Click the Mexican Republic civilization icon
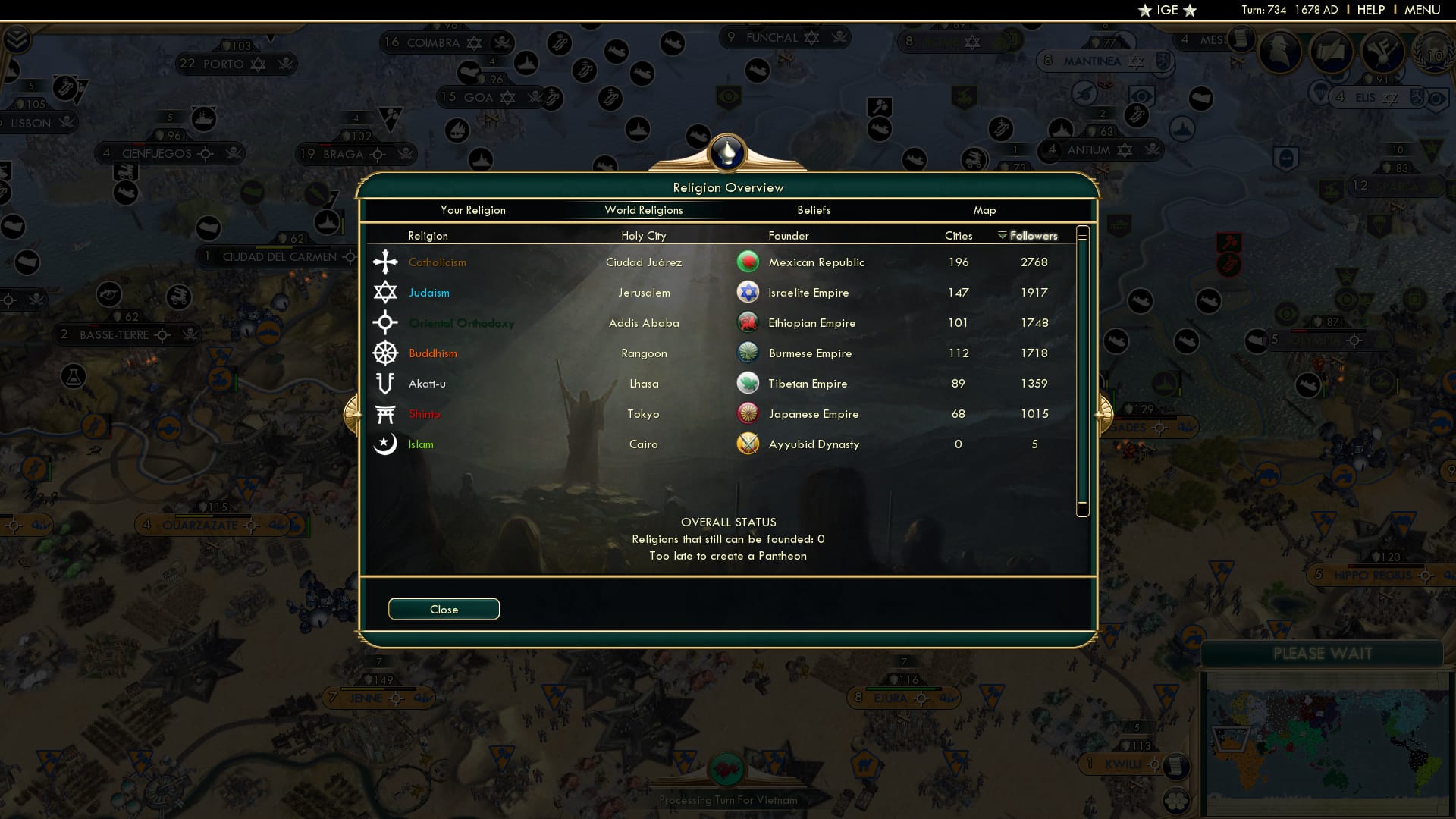 click(x=748, y=262)
